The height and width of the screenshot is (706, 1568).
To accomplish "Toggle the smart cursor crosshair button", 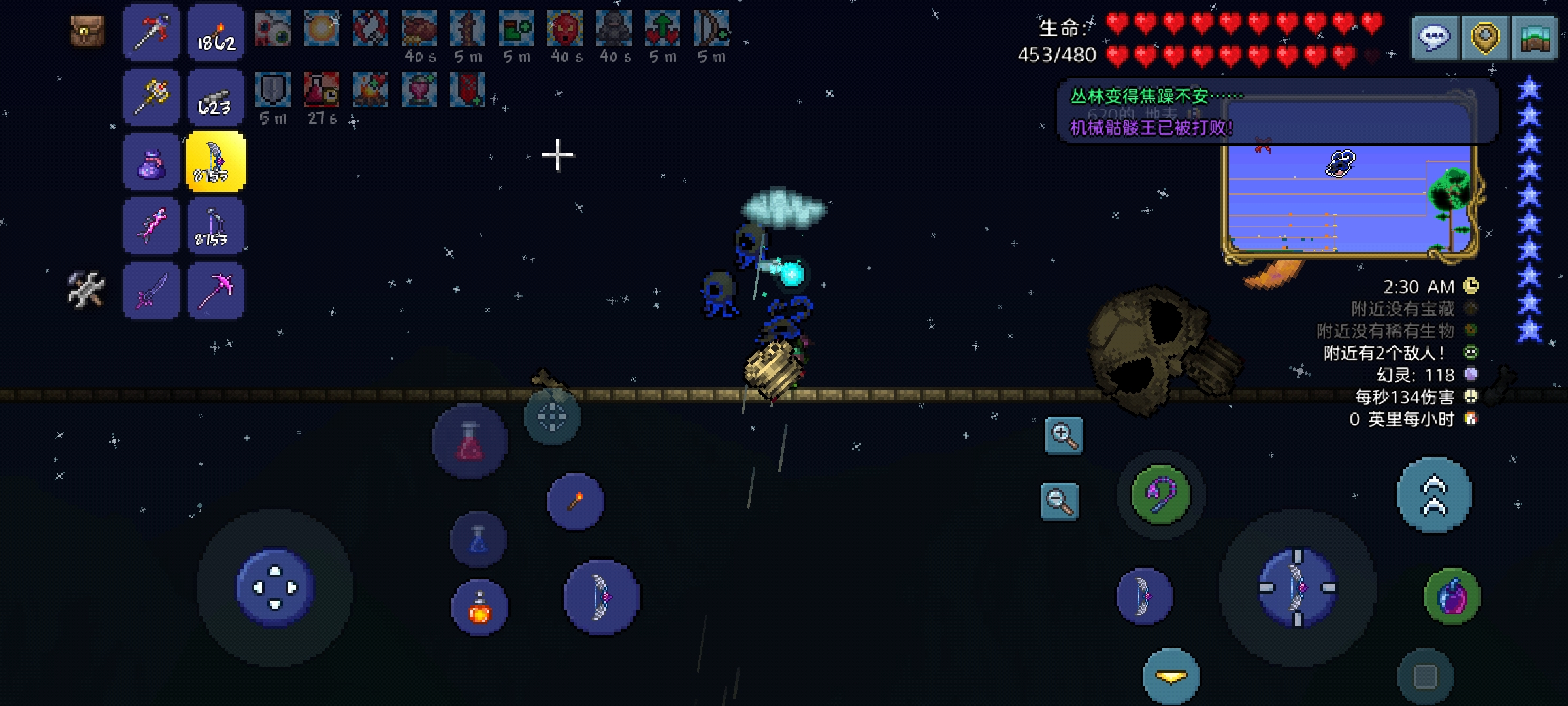I will (552, 416).
